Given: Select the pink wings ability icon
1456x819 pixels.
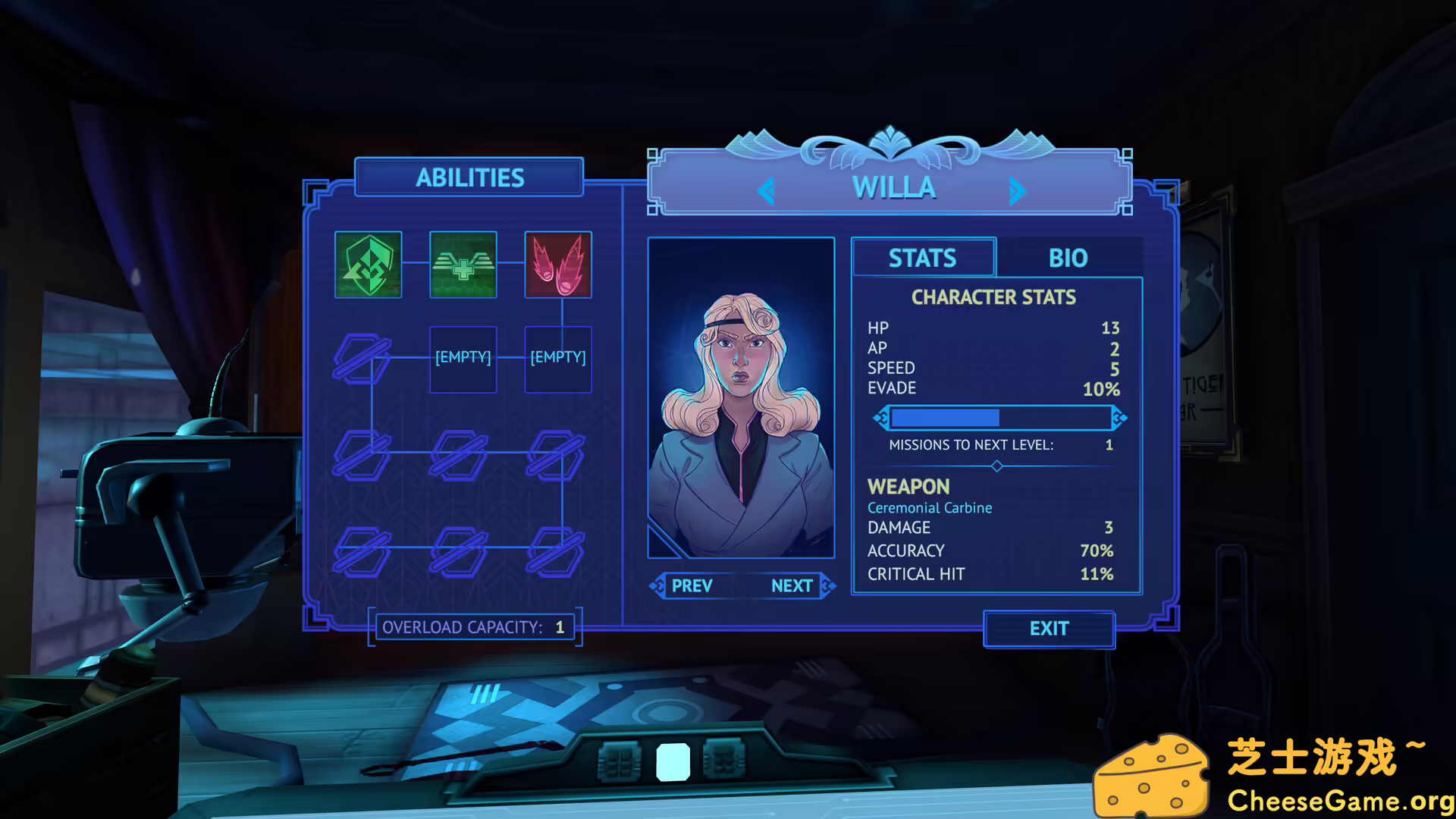Looking at the screenshot, I should tap(558, 265).
